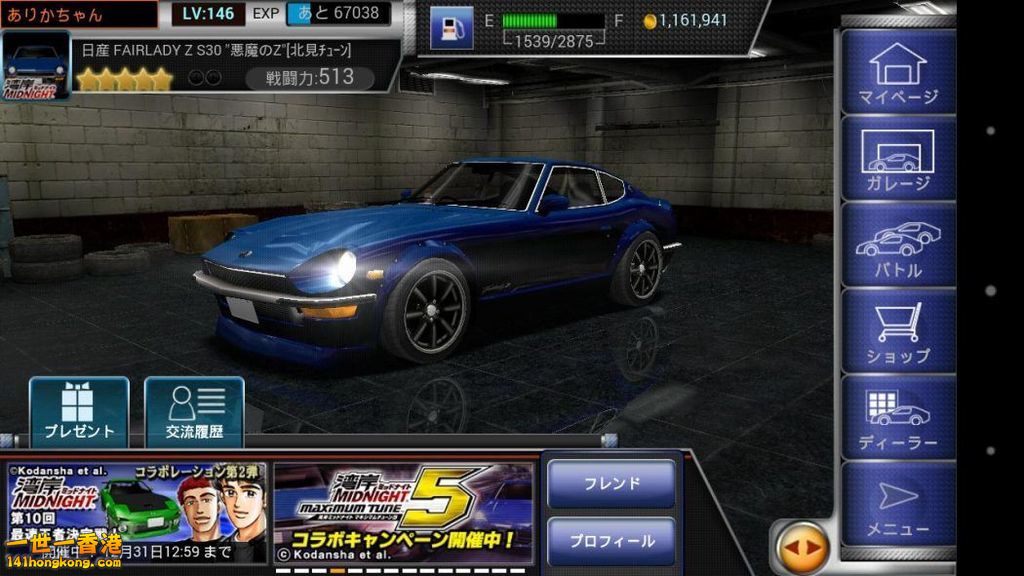Viewport: 1024px width, 576px height.
Task: Tap the gold coin currency icon
Action: tap(650, 20)
